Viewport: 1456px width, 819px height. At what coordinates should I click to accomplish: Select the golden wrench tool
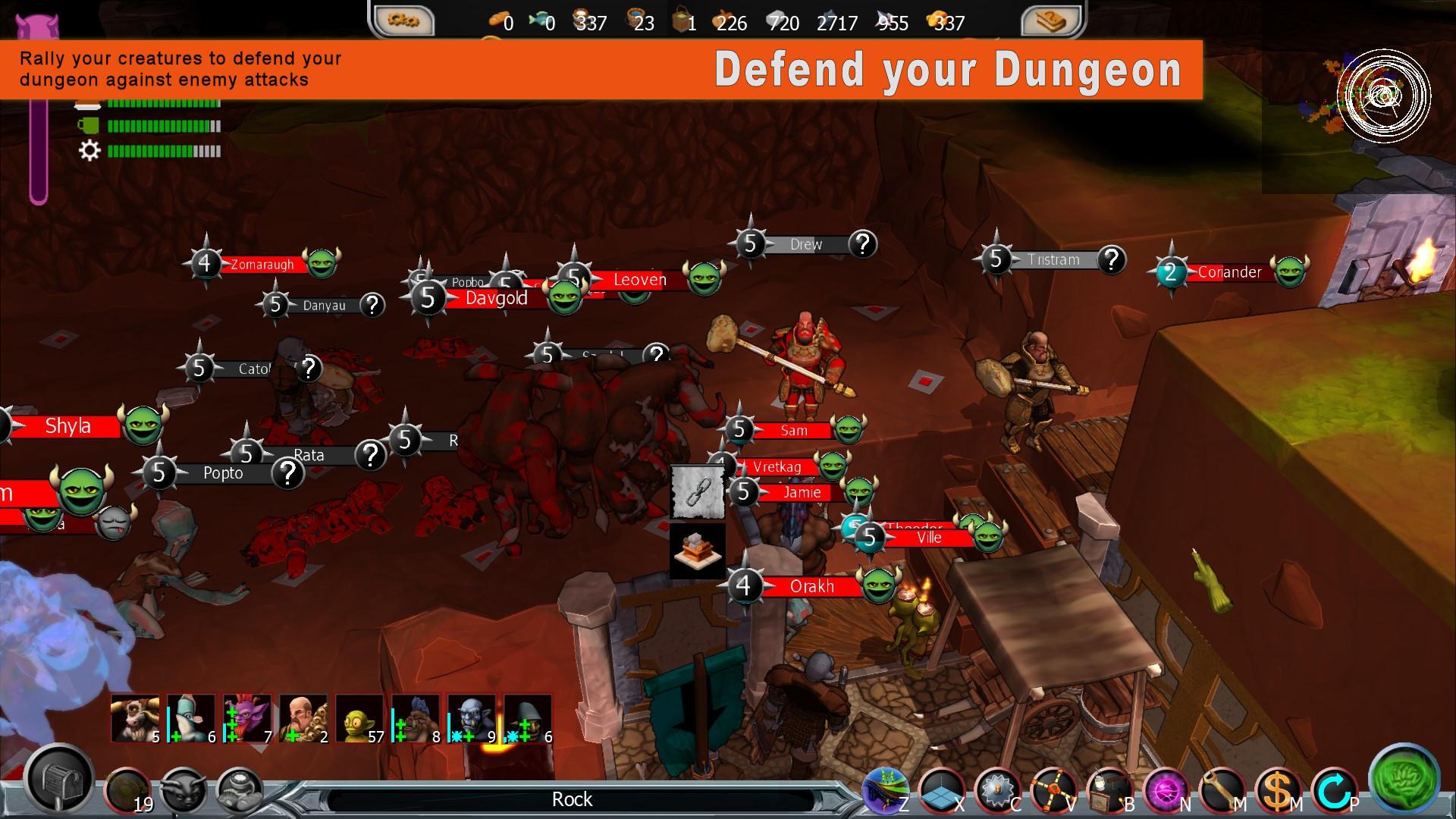[1222, 792]
